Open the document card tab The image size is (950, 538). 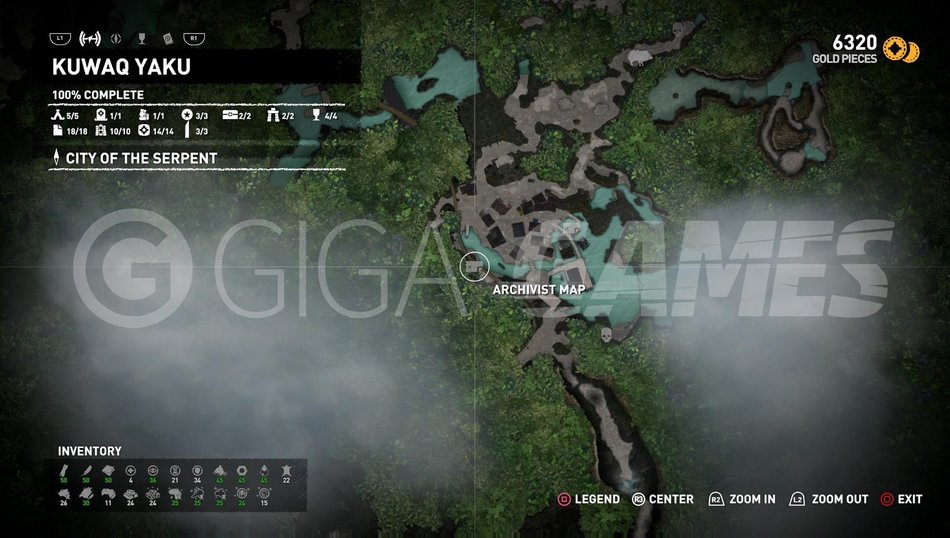tap(166, 39)
